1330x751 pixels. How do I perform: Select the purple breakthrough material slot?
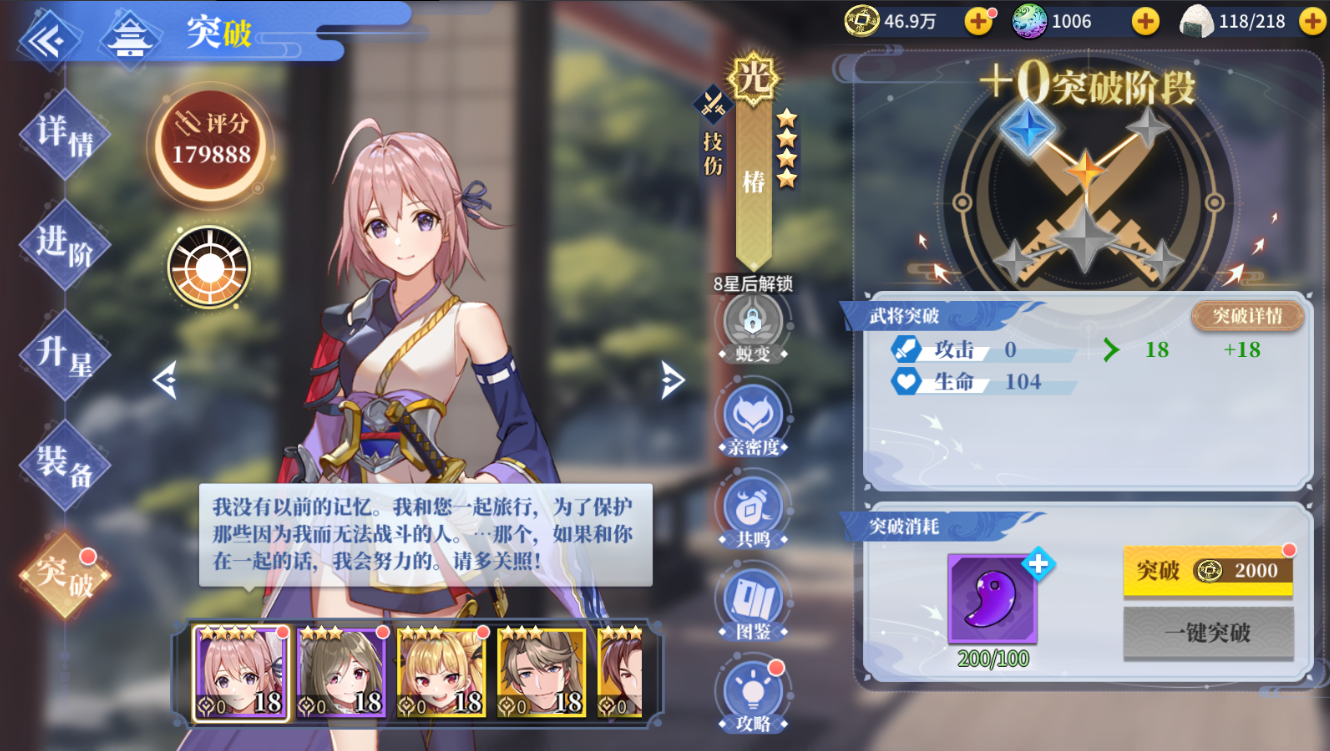click(x=992, y=599)
